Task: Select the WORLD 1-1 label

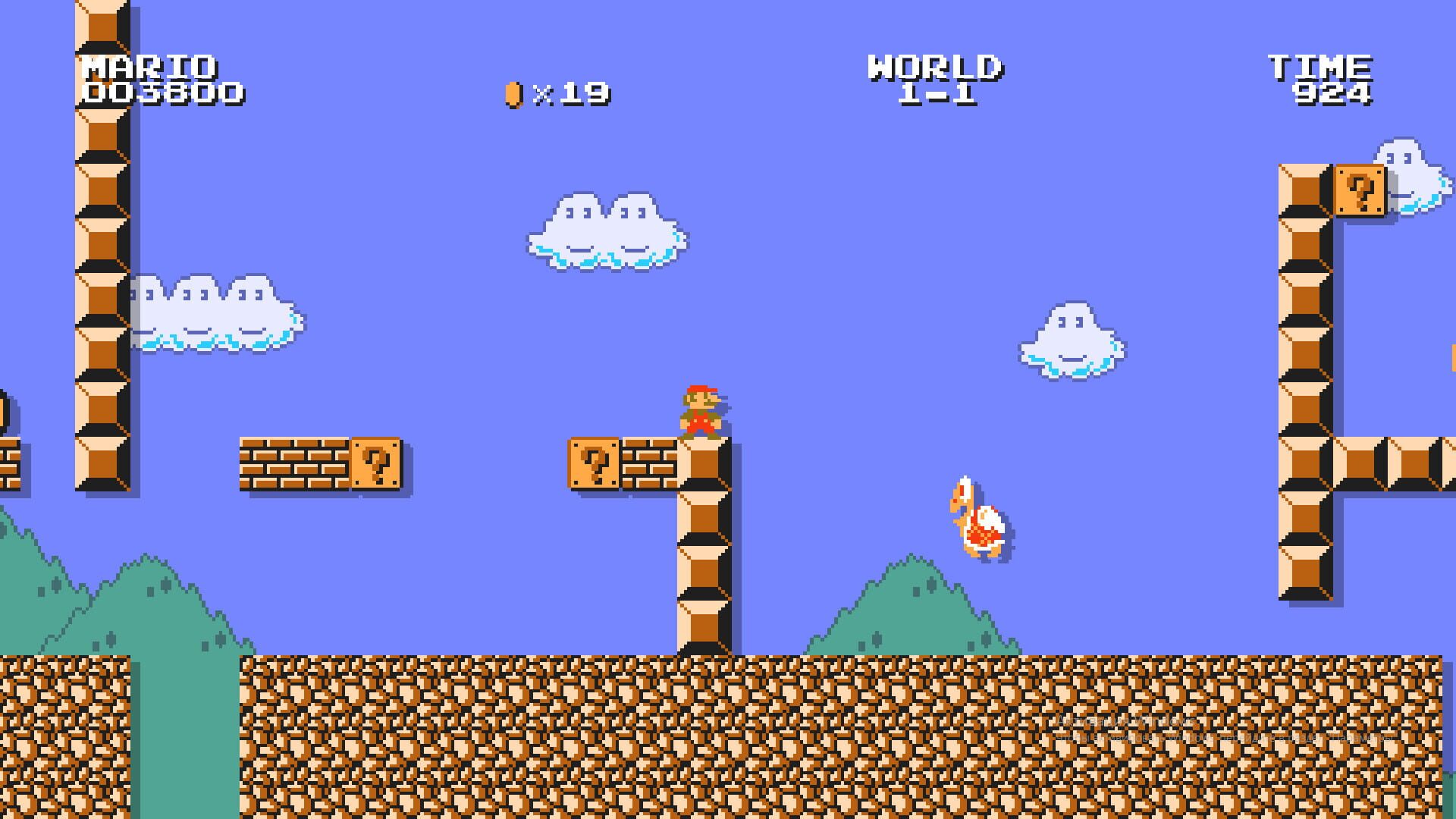Action: point(937,80)
